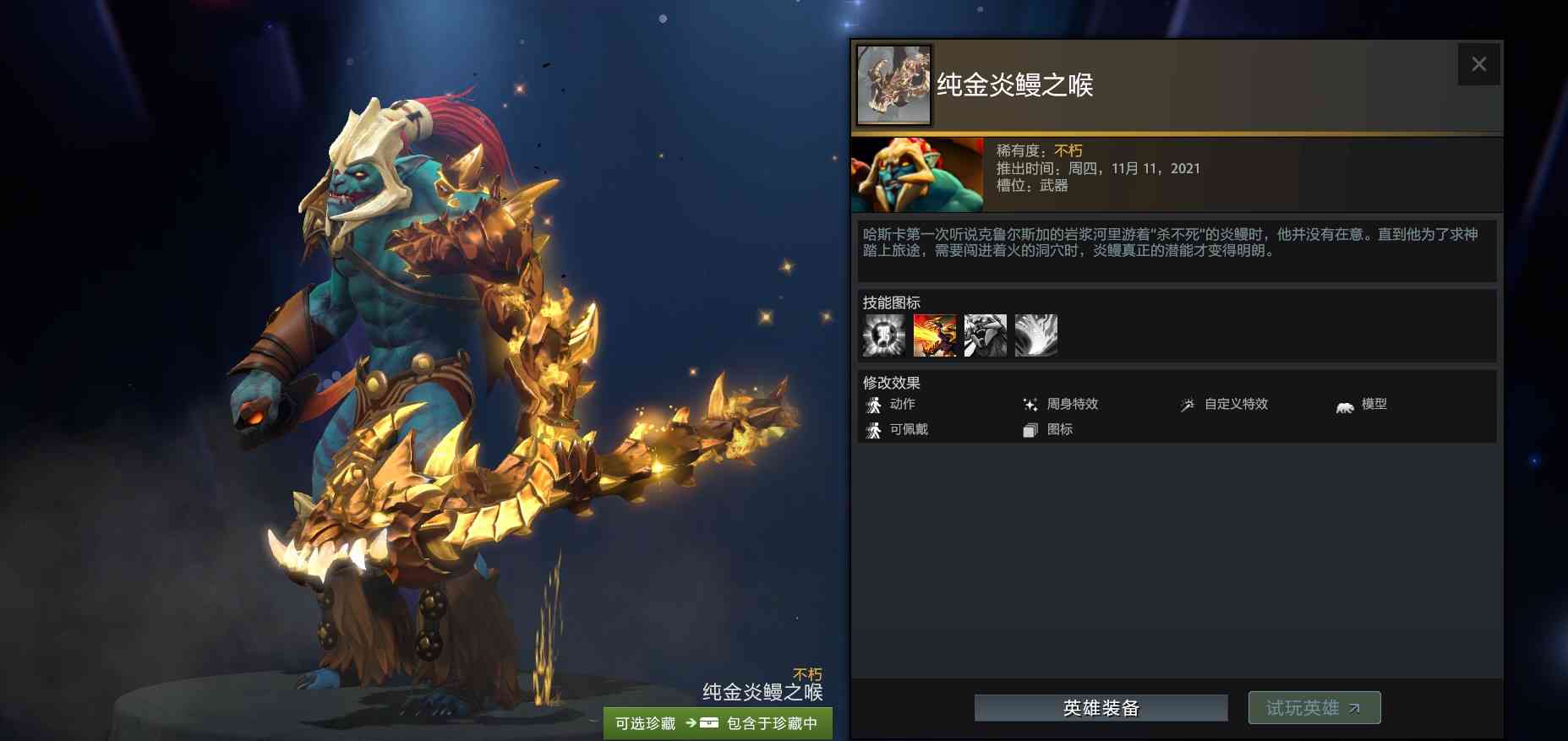Select the Life Break ability icon
Screen dimensions: 1568x741
point(1036,335)
